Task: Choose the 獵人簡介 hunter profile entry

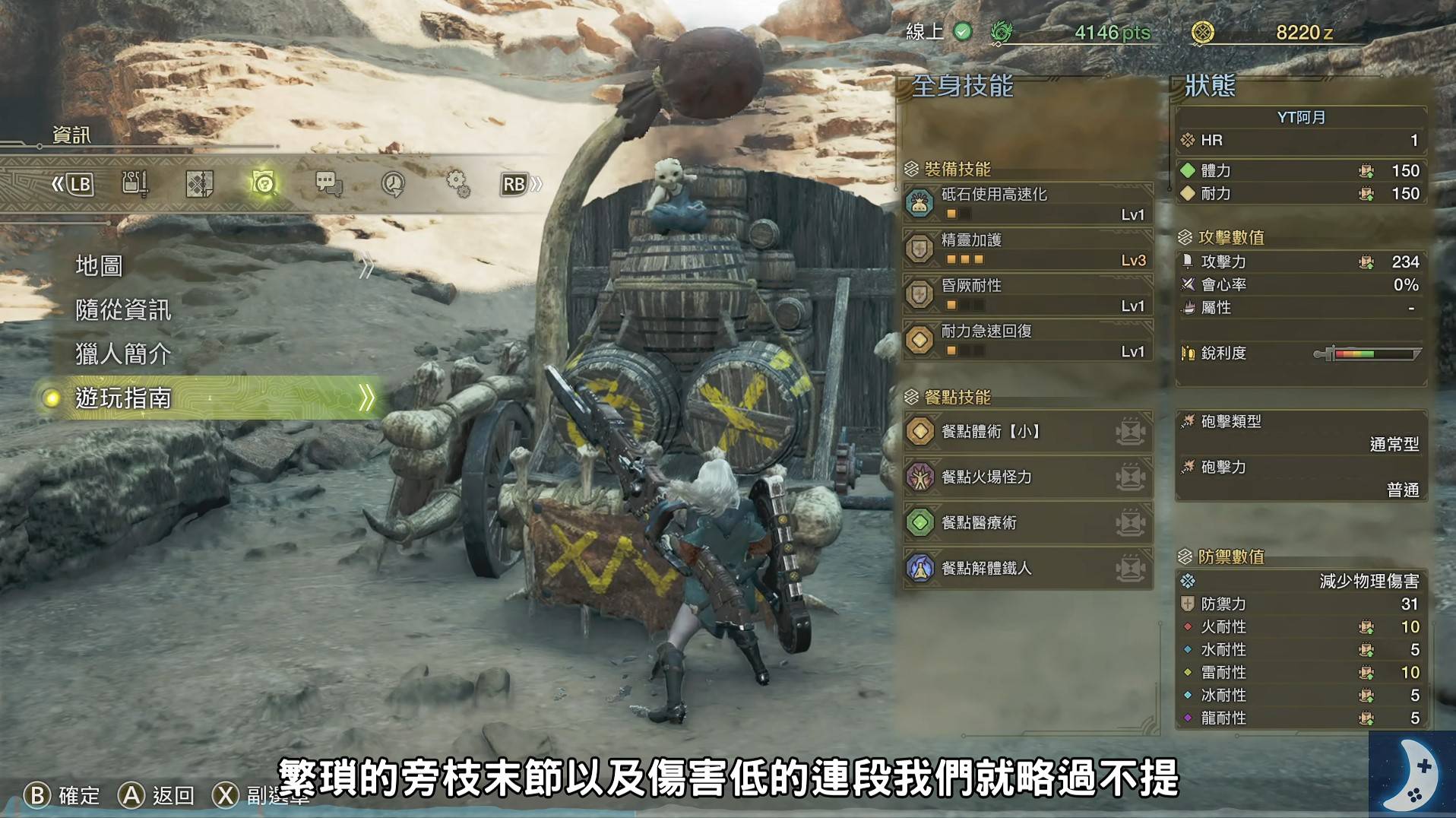Action: pos(123,354)
